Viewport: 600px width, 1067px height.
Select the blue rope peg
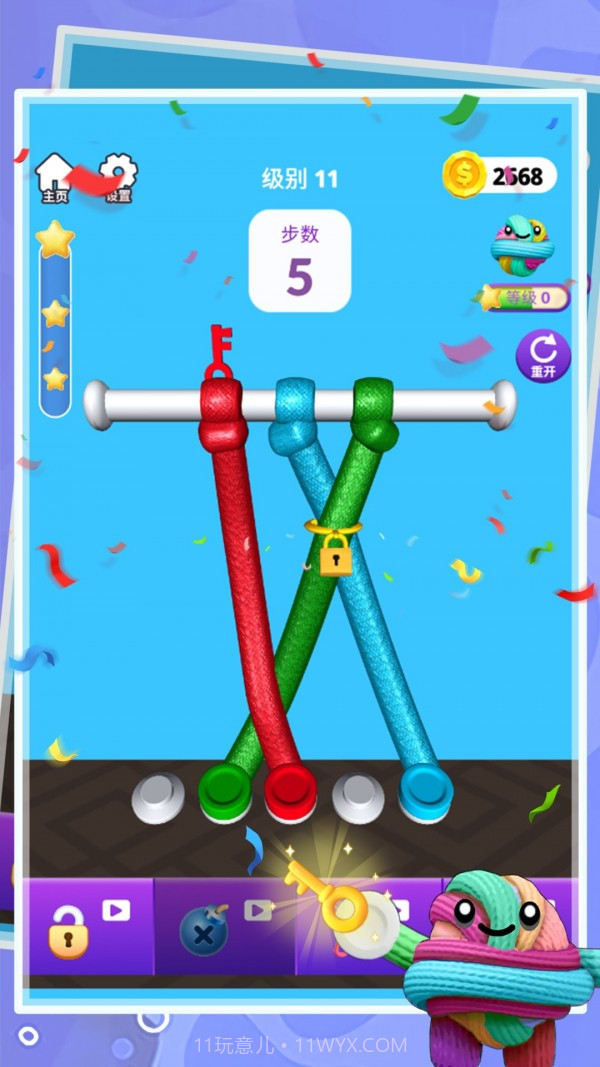(x=425, y=786)
